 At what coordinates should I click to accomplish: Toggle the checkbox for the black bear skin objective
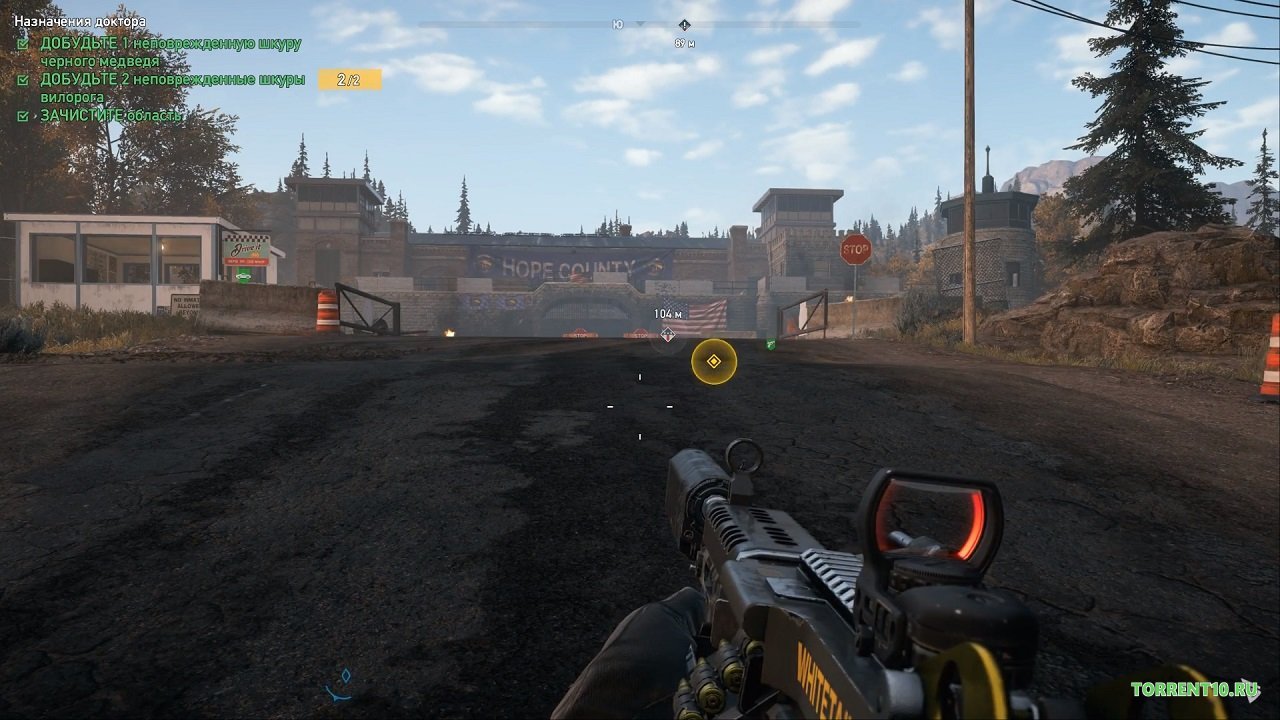(x=23, y=43)
